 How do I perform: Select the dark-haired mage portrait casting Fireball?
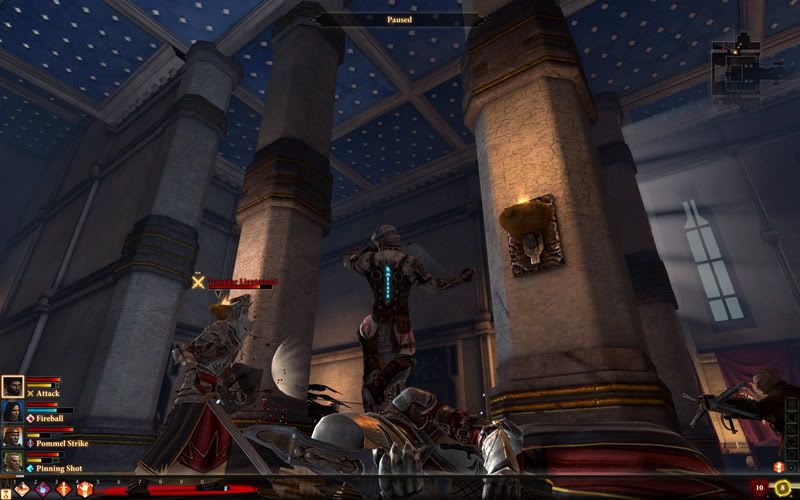coord(13,412)
